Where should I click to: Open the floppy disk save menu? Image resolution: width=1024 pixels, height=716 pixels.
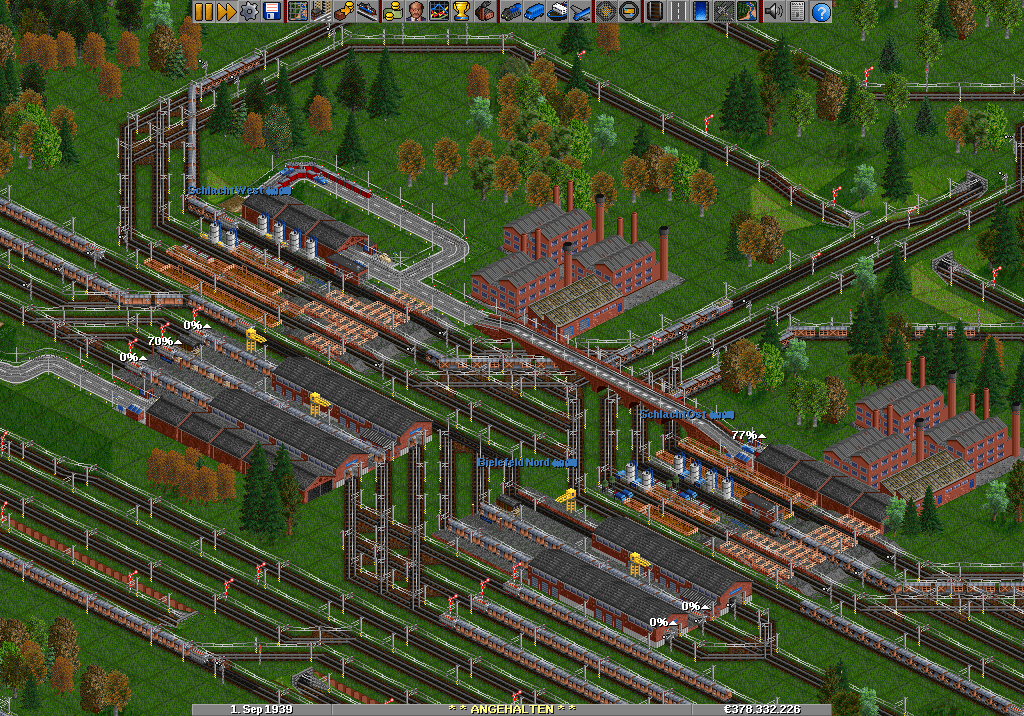pos(272,11)
